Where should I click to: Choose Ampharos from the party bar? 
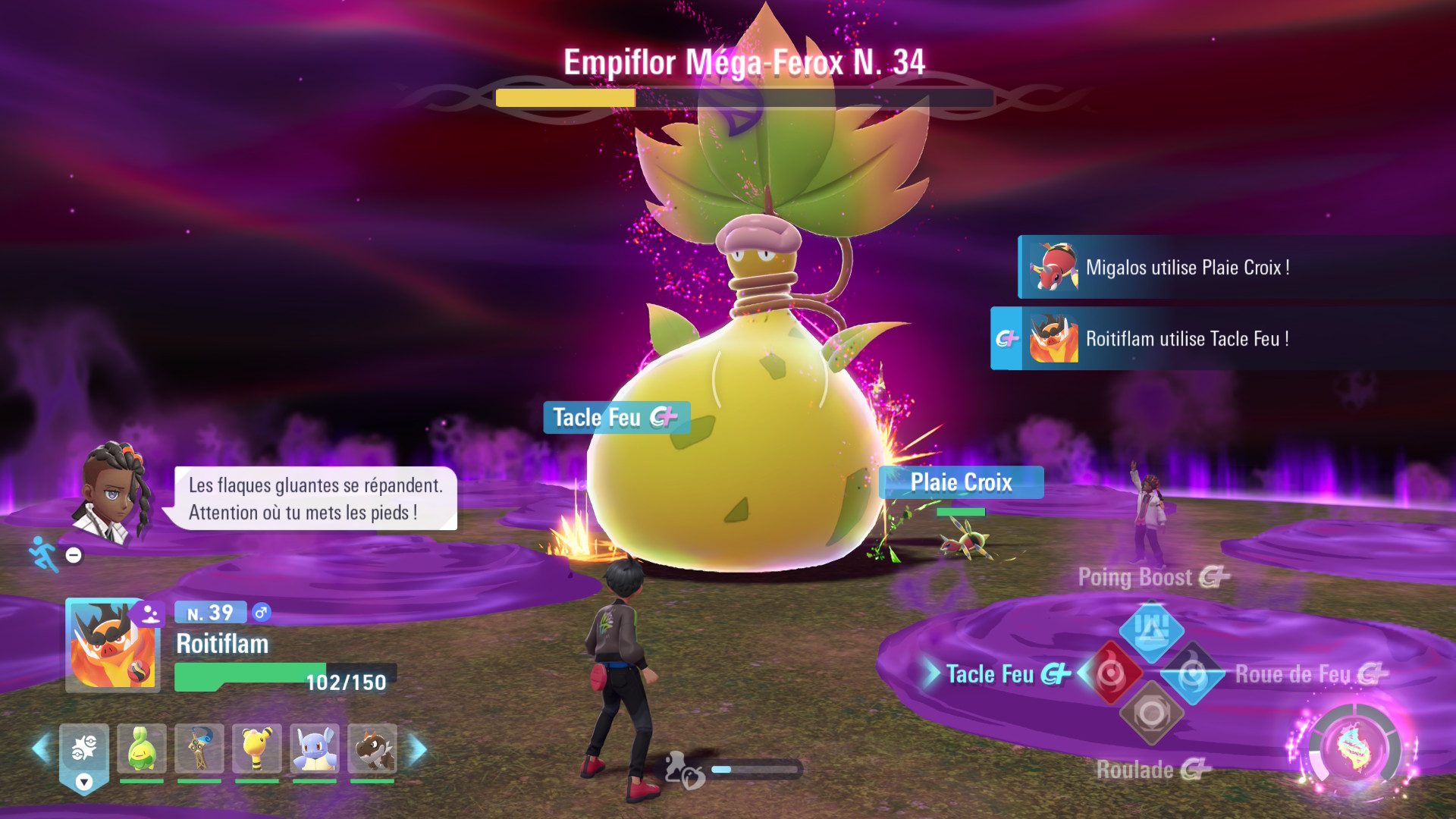257,748
